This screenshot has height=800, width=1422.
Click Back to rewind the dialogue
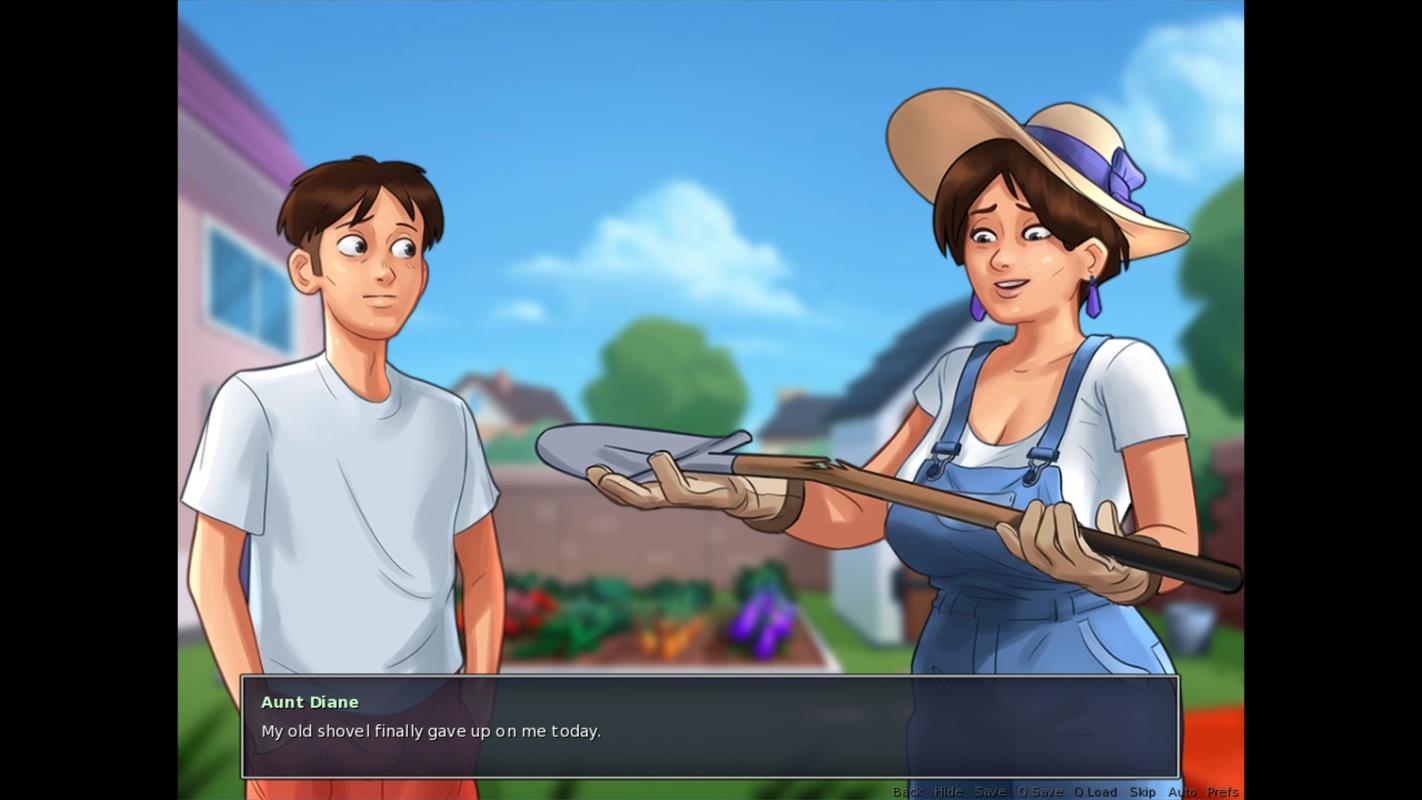[907, 790]
